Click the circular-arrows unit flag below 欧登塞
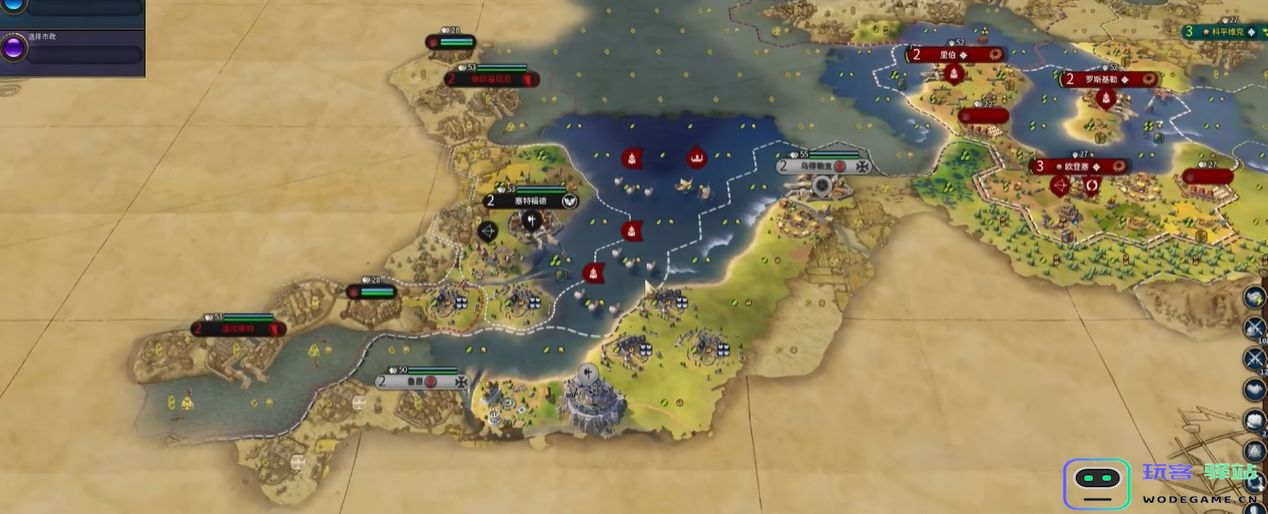Image resolution: width=1268 pixels, height=514 pixels. click(1091, 186)
